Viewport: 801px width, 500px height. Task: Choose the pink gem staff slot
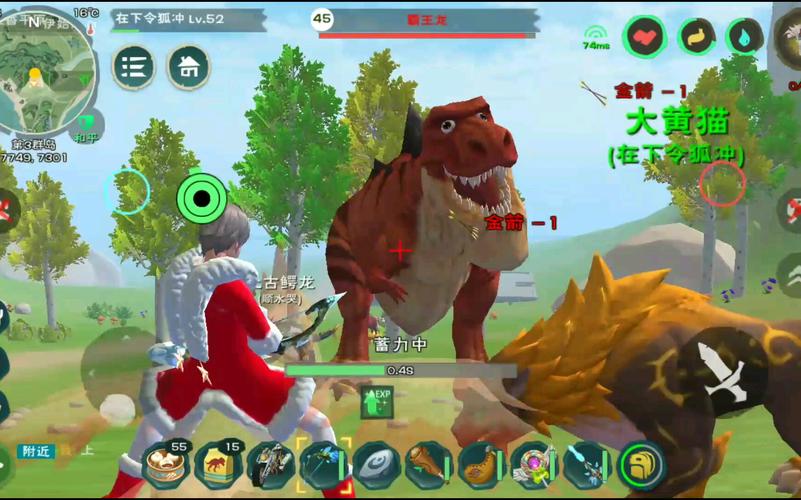click(534, 465)
